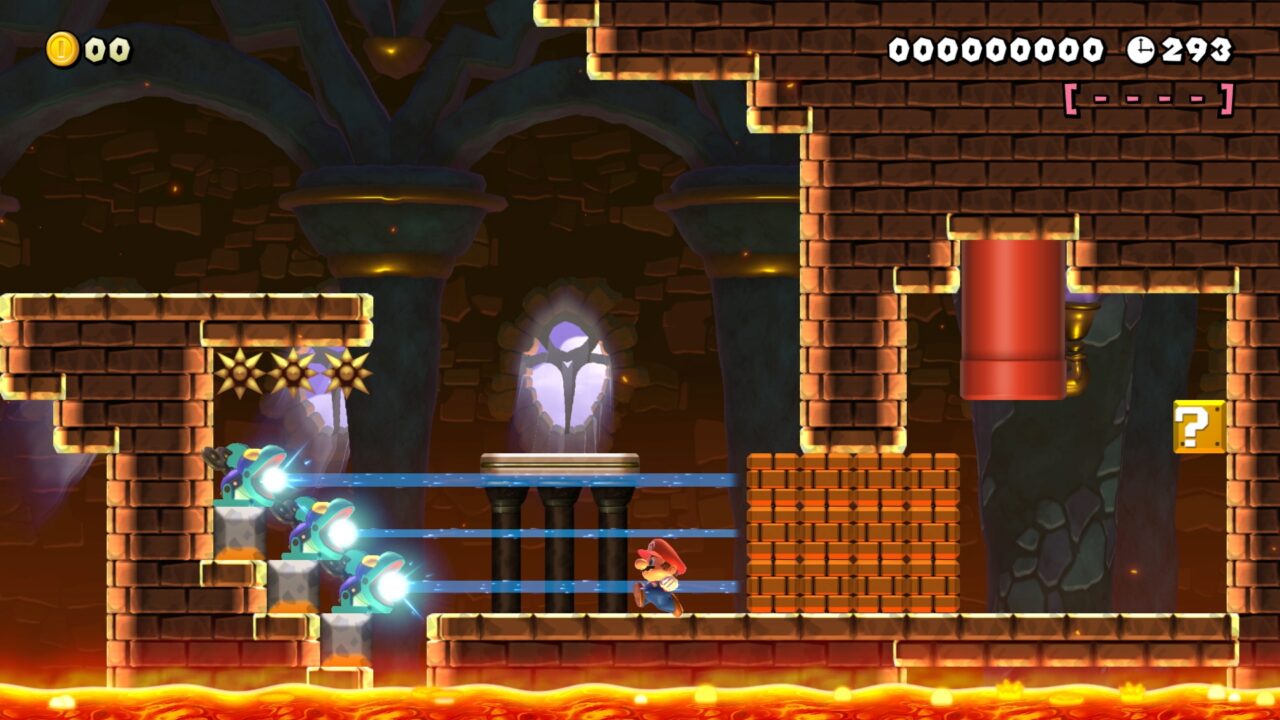Click the stone table platform
The width and height of the screenshot is (1280, 720).
tap(560, 462)
